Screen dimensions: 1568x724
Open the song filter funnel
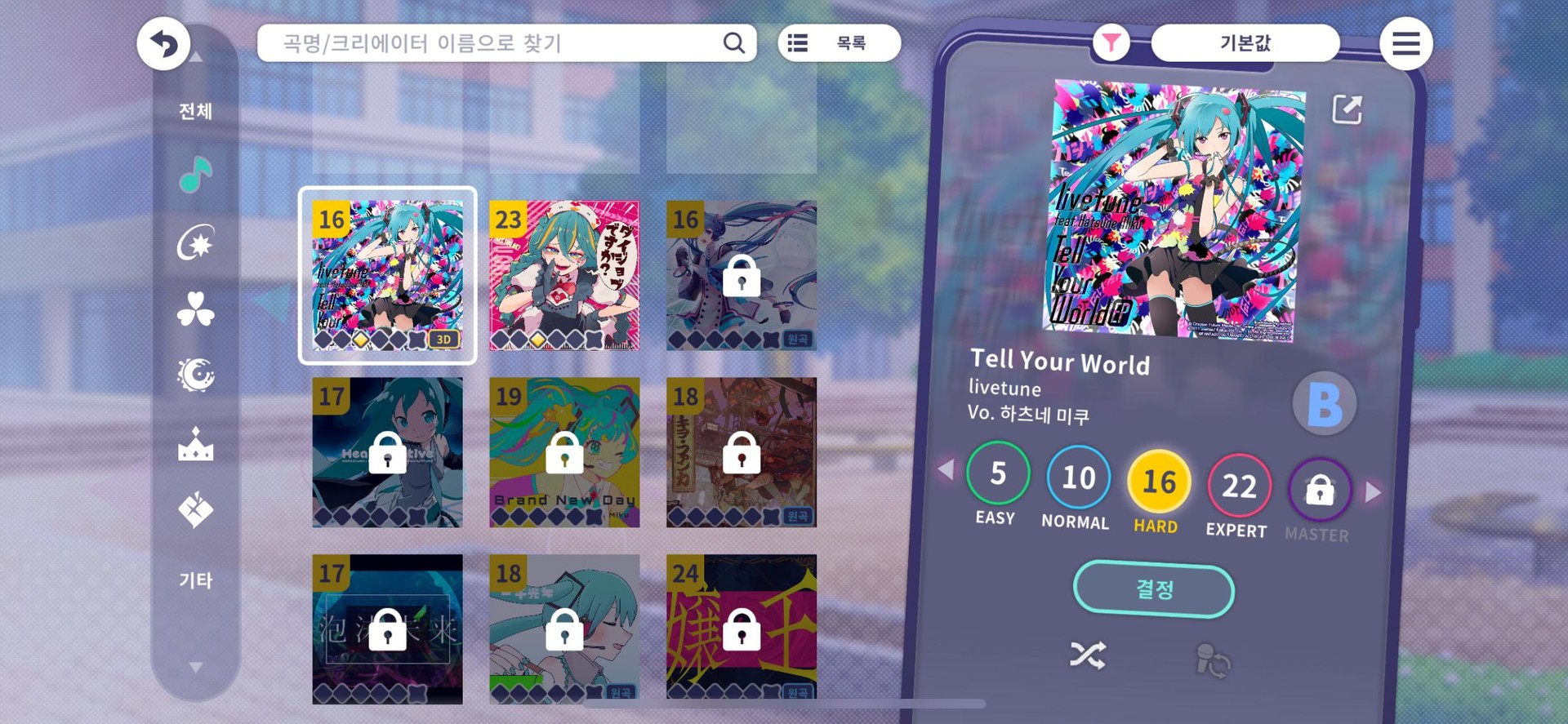click(x=1112, y=42)
